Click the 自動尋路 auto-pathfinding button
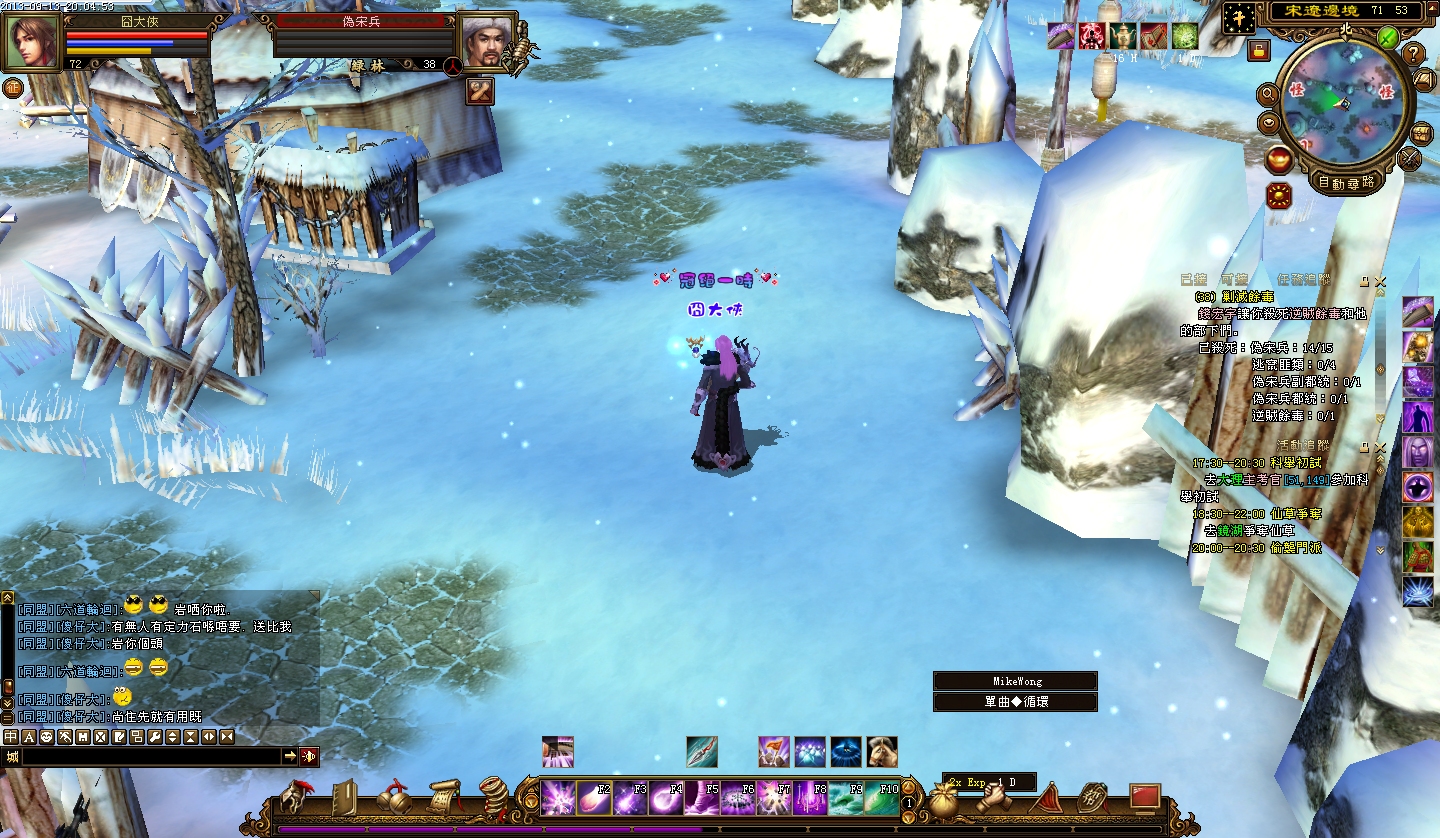The height and width of the screenshot is (838, 1440). click(x=1345, y=182)
